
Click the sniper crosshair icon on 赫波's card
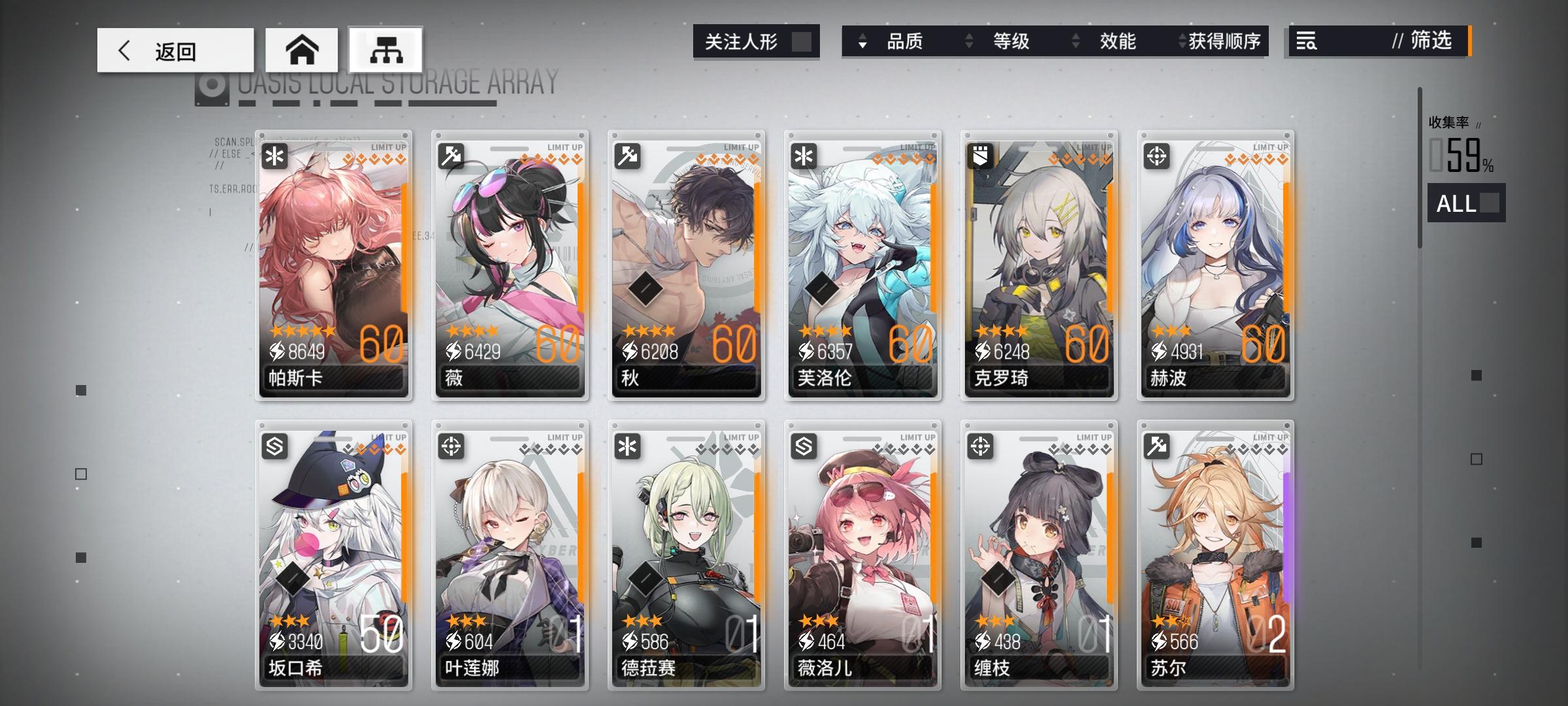(x=1158, y=155)
